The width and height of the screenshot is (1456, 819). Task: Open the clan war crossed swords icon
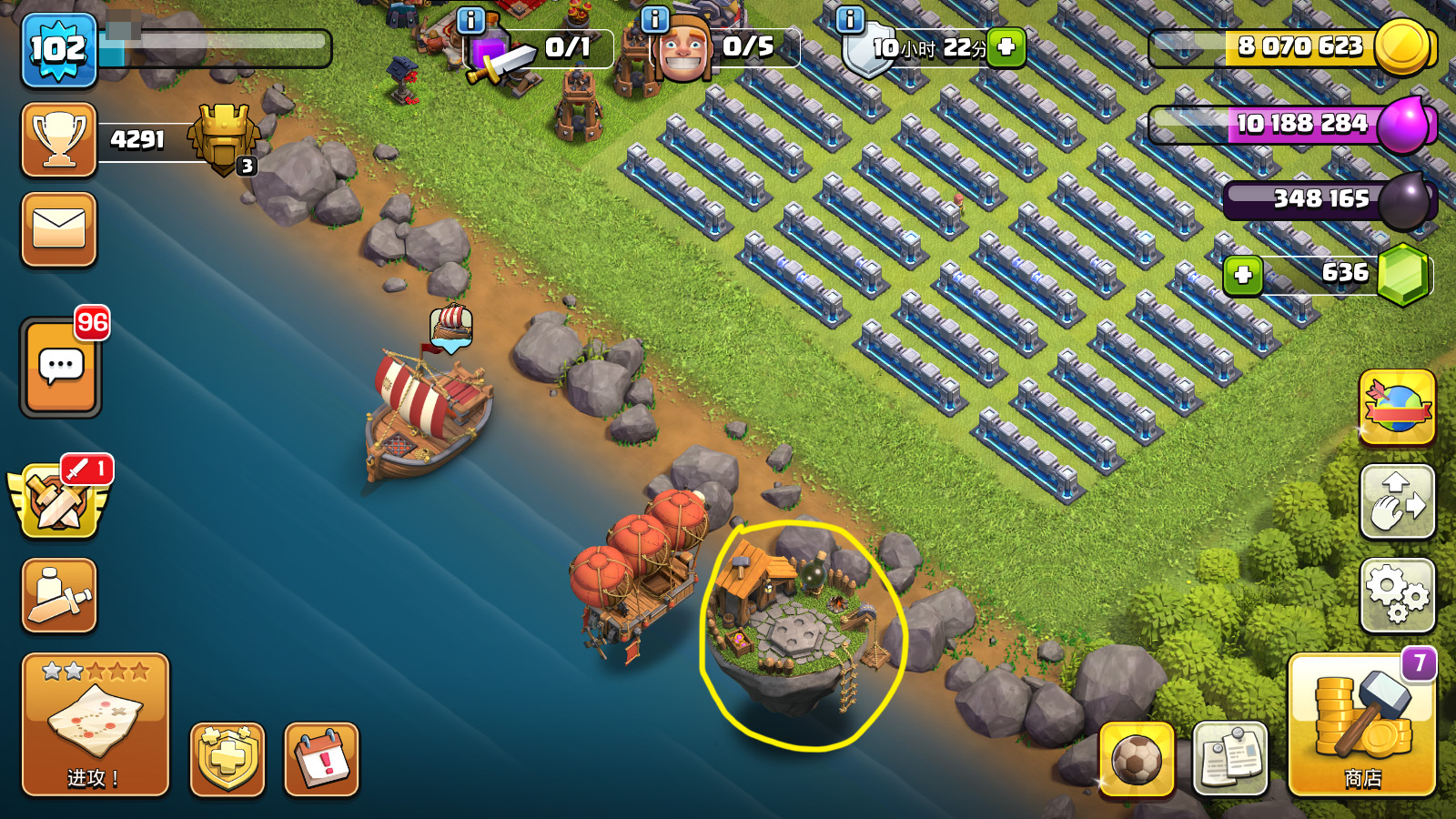(x=59, y=500)
